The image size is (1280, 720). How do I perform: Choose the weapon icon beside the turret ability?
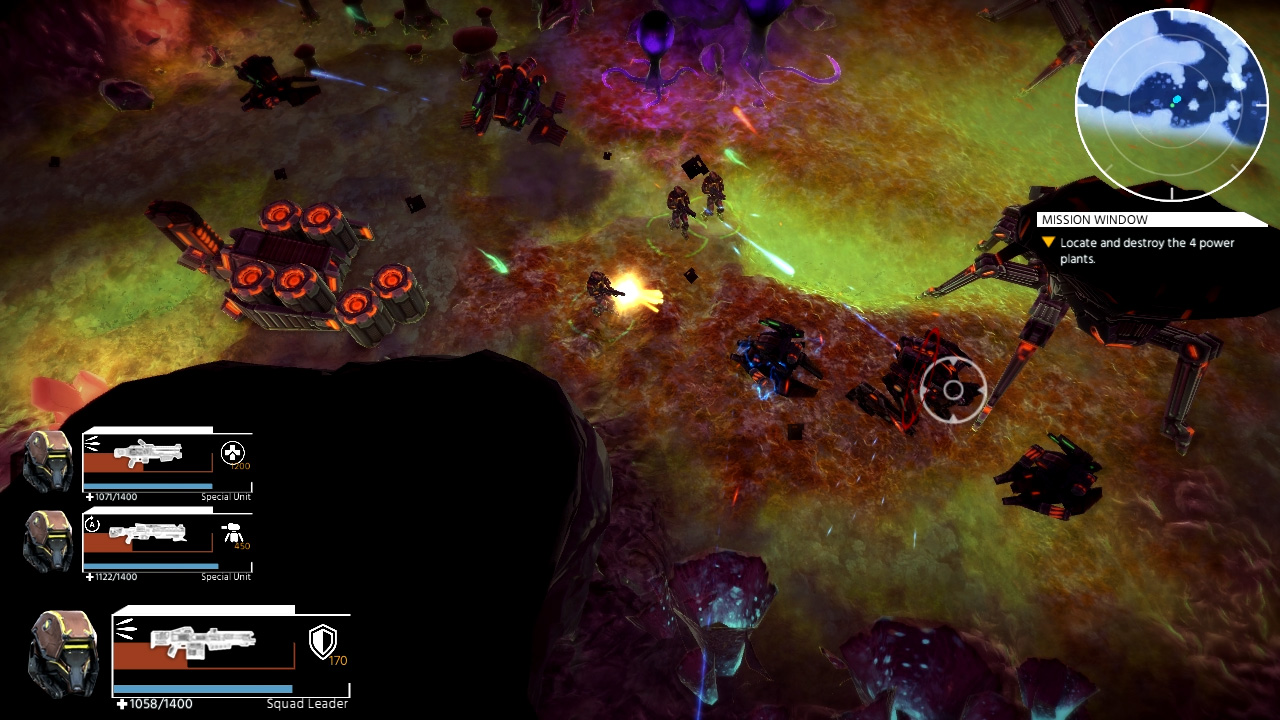[148, 532]
